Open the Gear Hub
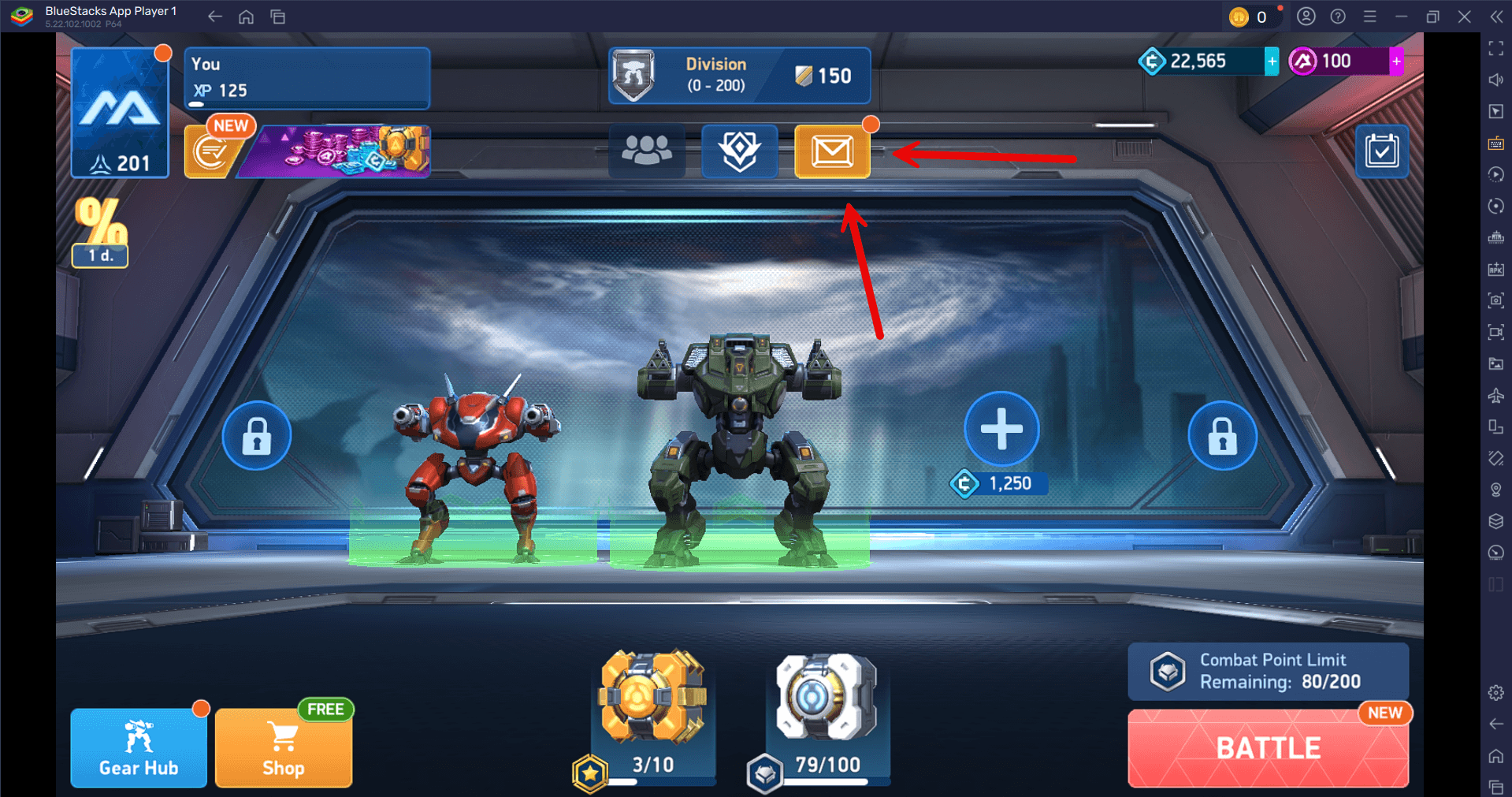This screenshot has width=1512, height=797. (138, 747)
